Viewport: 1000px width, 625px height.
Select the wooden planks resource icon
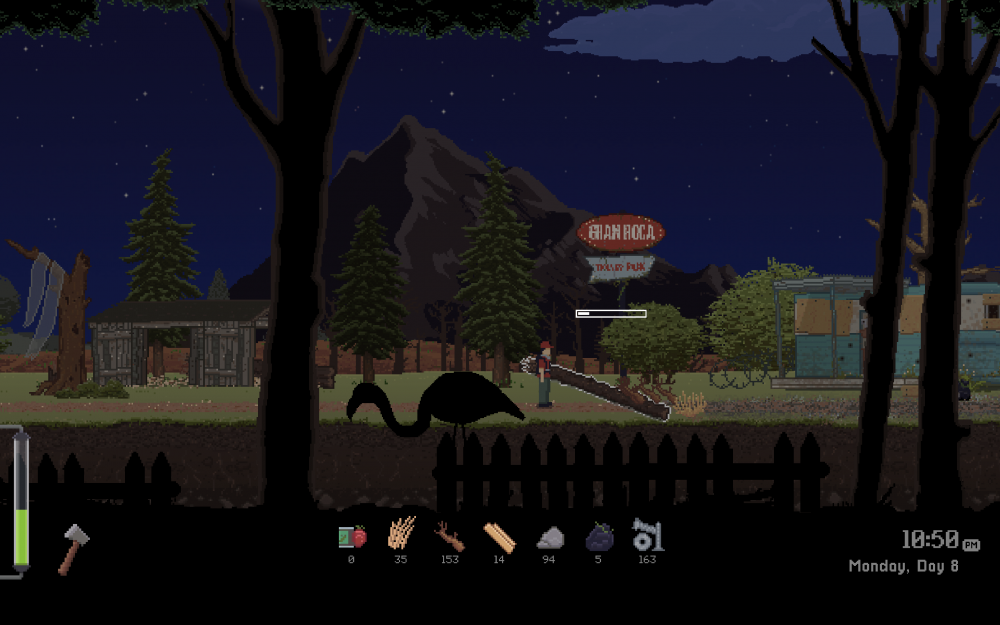point(499,538)
